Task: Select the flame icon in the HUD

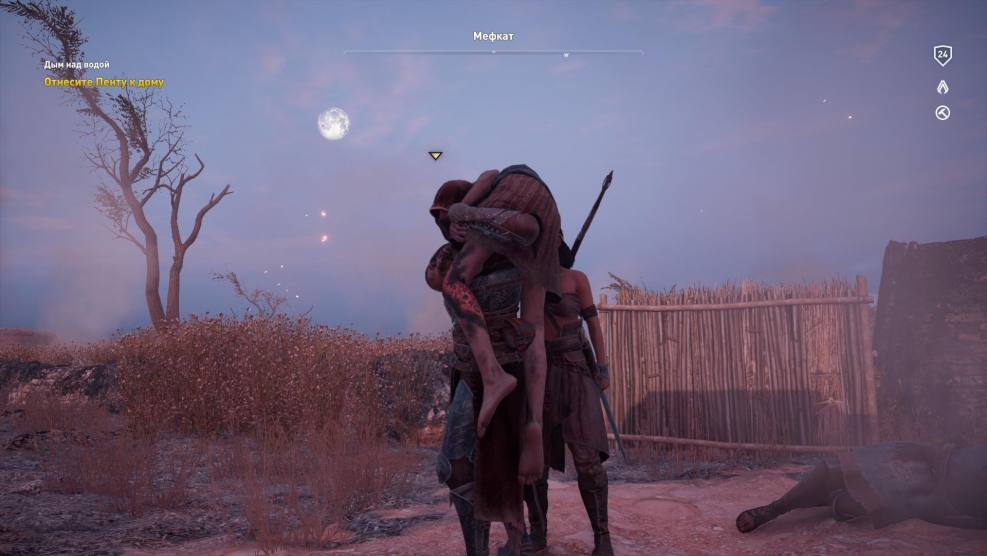Action: coord(942,87)
